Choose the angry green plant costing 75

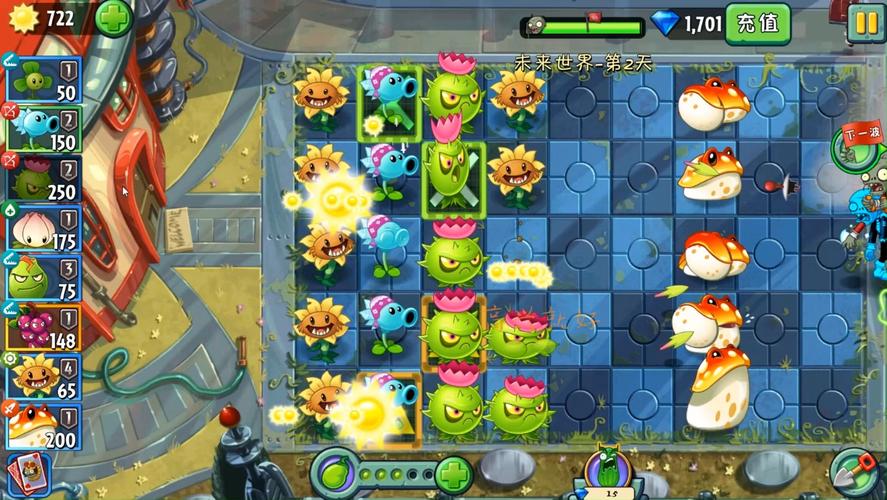[42, 276]
